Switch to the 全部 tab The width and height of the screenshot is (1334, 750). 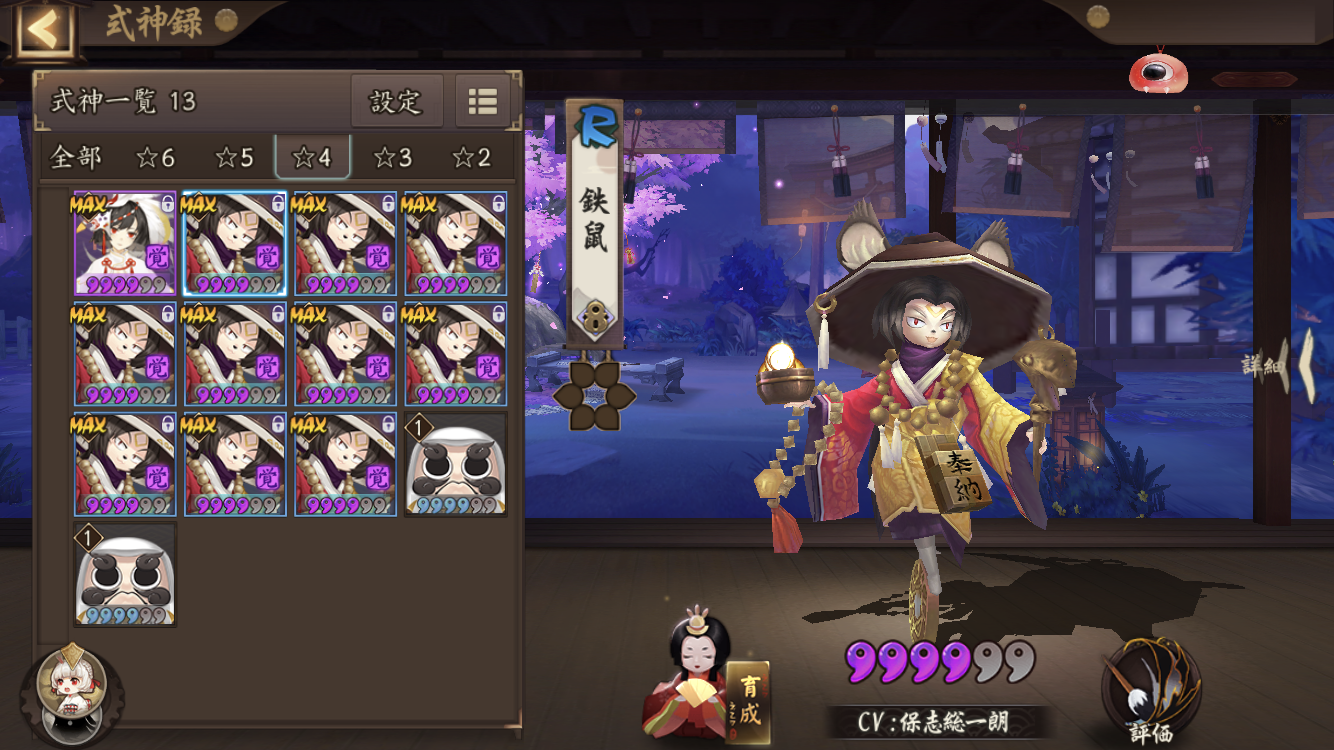pos(76,157)
